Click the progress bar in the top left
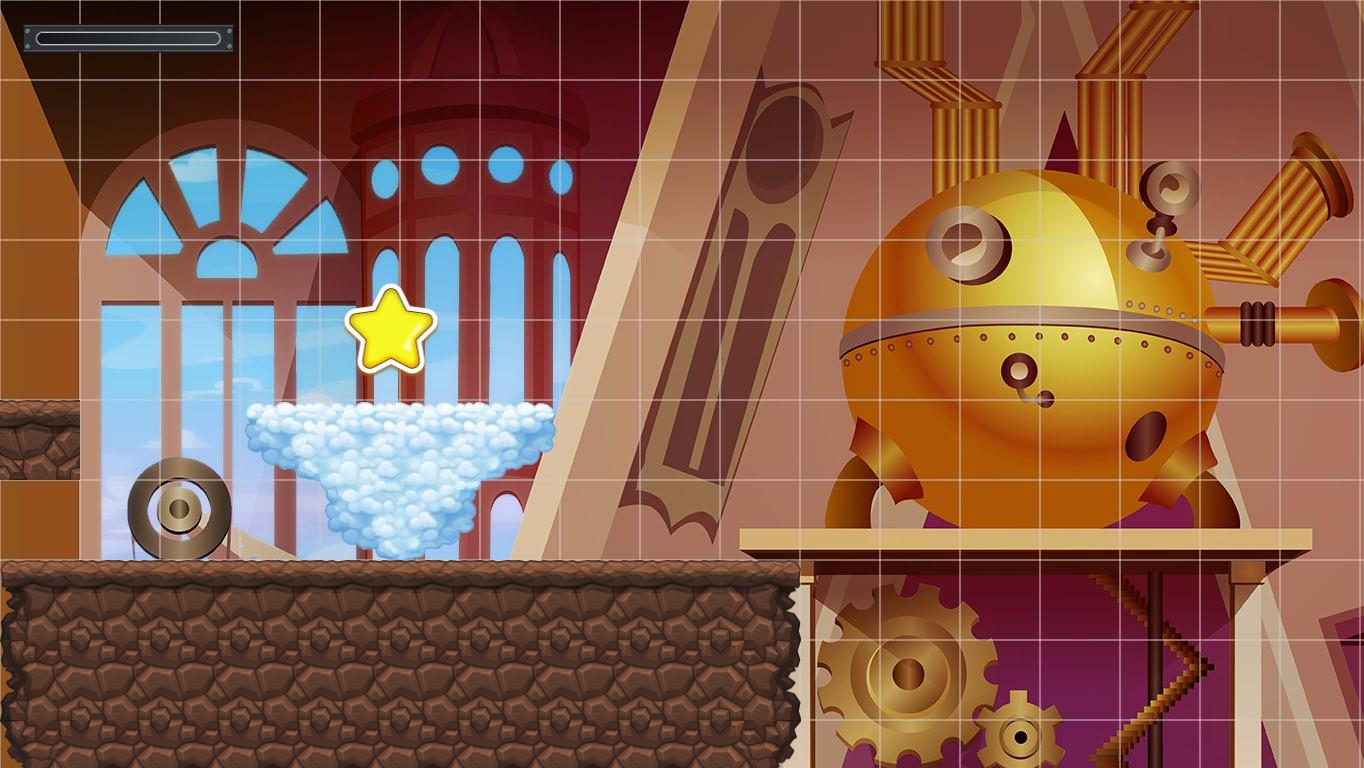 (x=127, y=38)
